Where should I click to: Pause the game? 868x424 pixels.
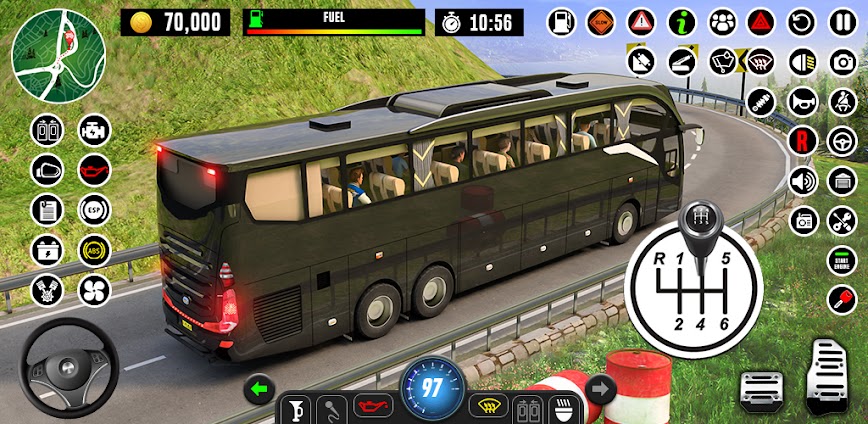point(841,21)
